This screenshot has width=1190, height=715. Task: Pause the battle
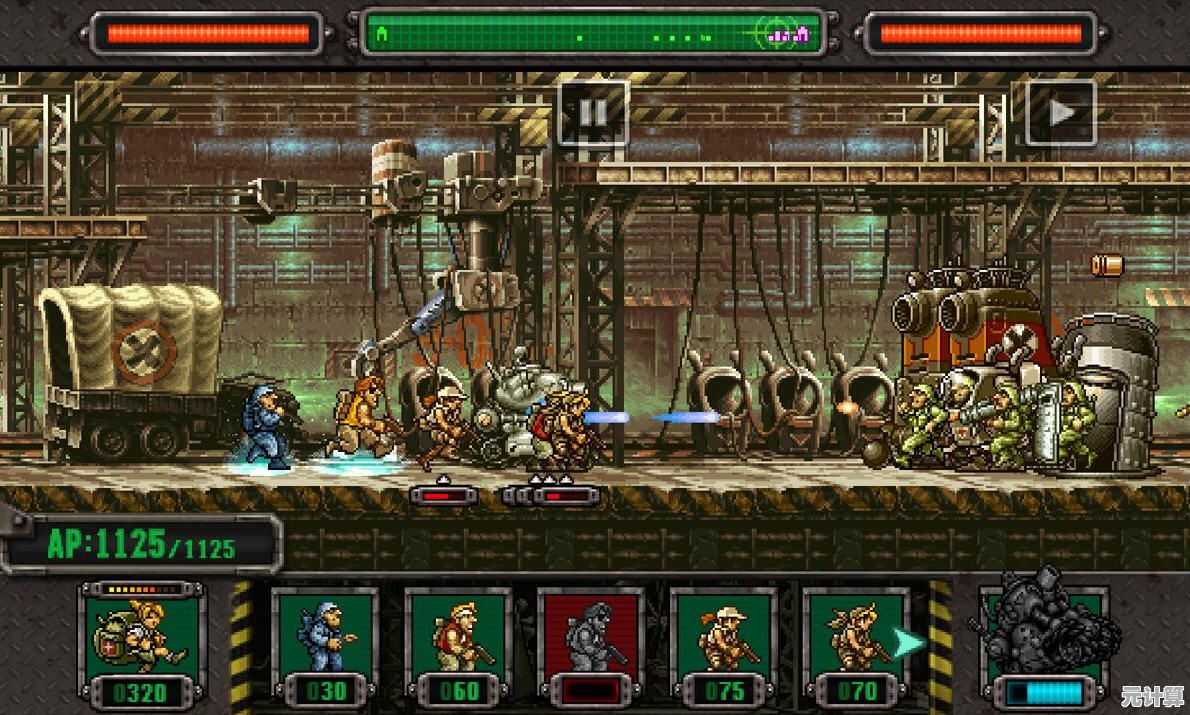pyautogui.click(x=593, y=113)
